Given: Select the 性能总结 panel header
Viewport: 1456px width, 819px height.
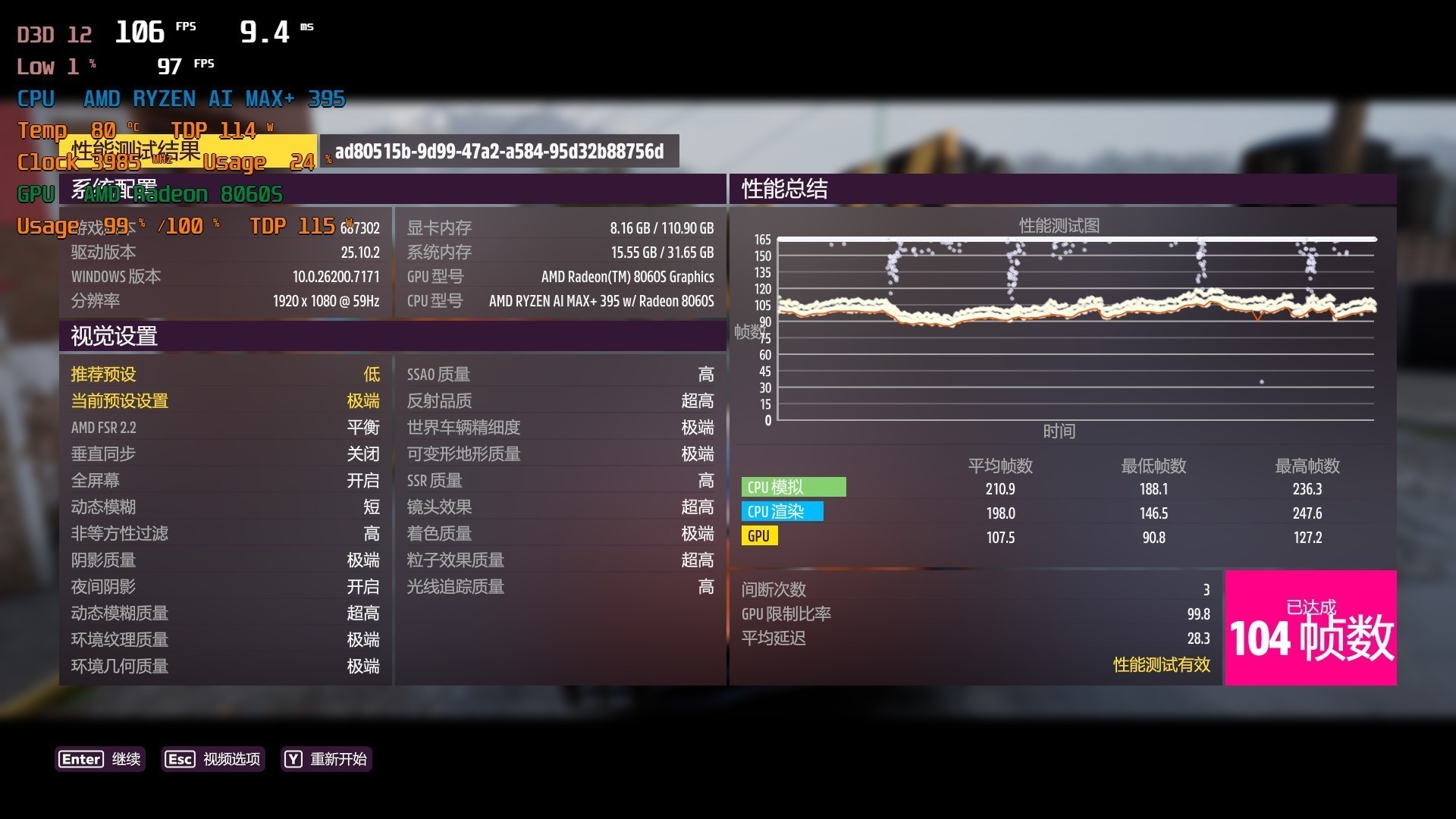Looking at the screenshot, I should (x=784, y=190).
